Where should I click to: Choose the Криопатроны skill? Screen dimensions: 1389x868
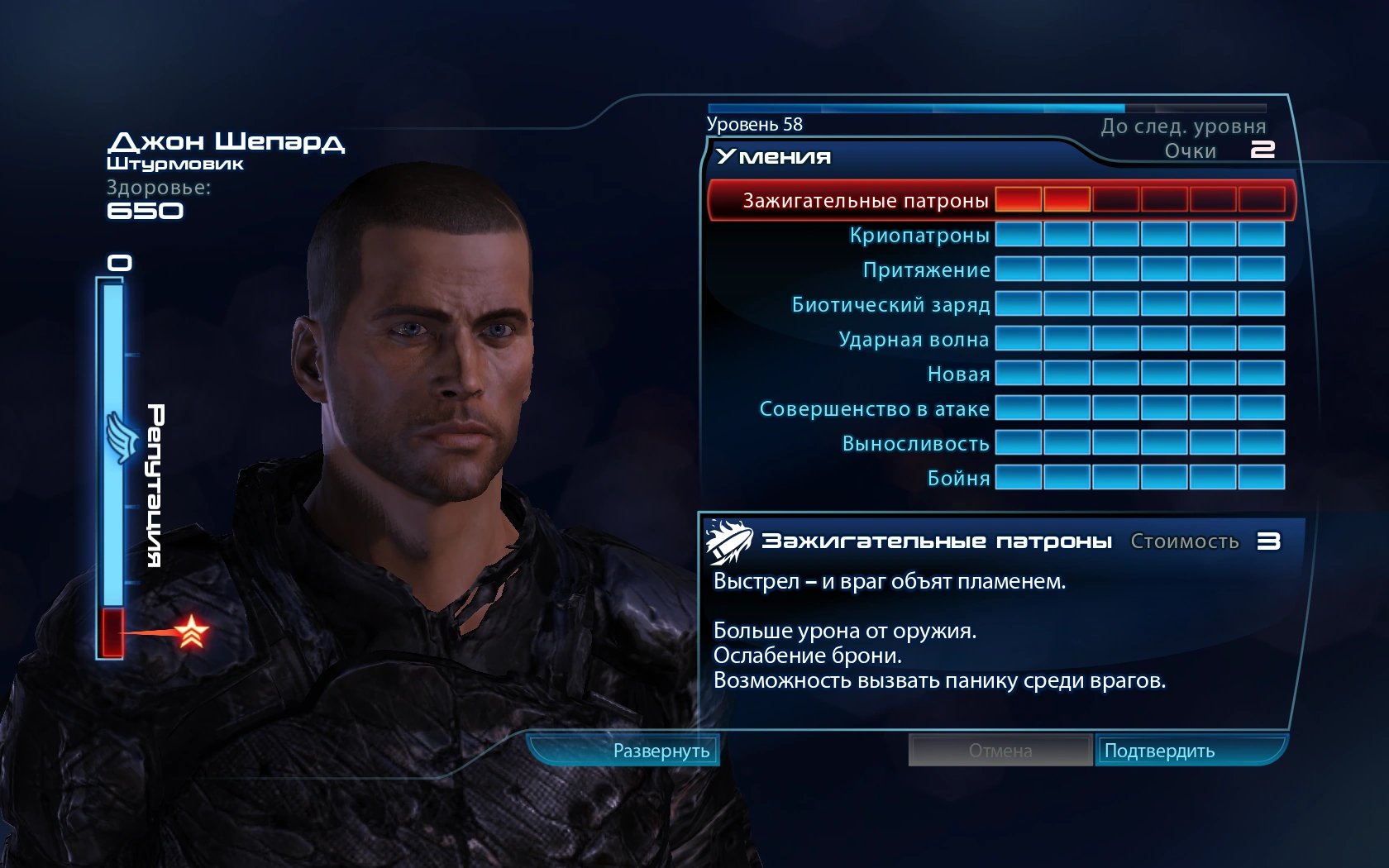[919, 236]
